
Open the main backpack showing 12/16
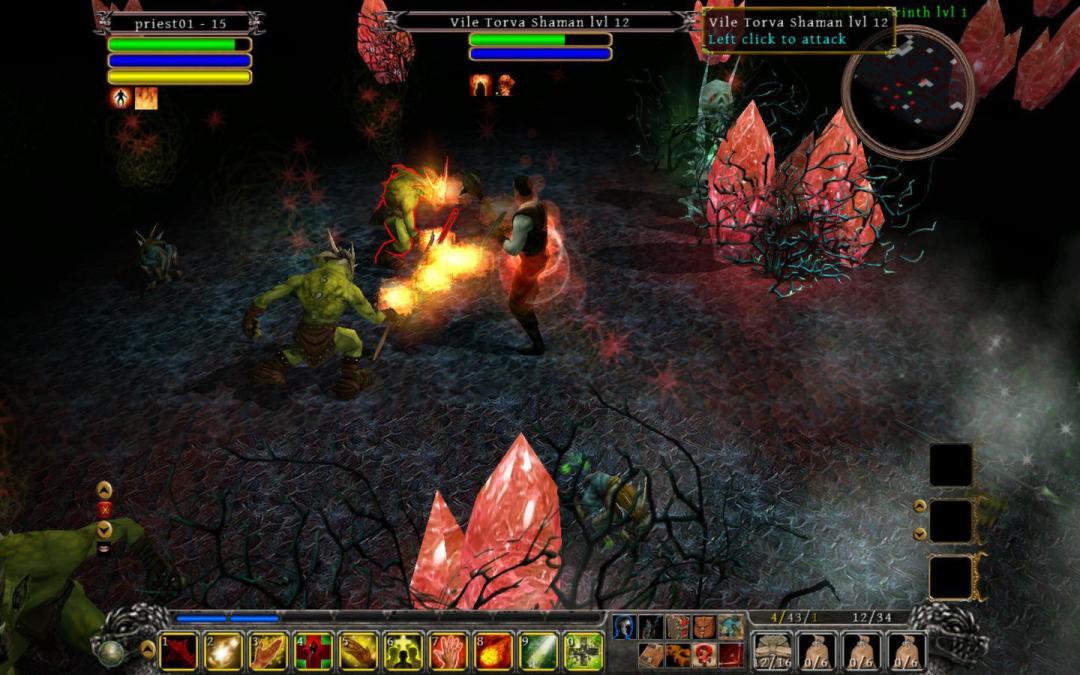pyautogui.click(x=772, y=651)
